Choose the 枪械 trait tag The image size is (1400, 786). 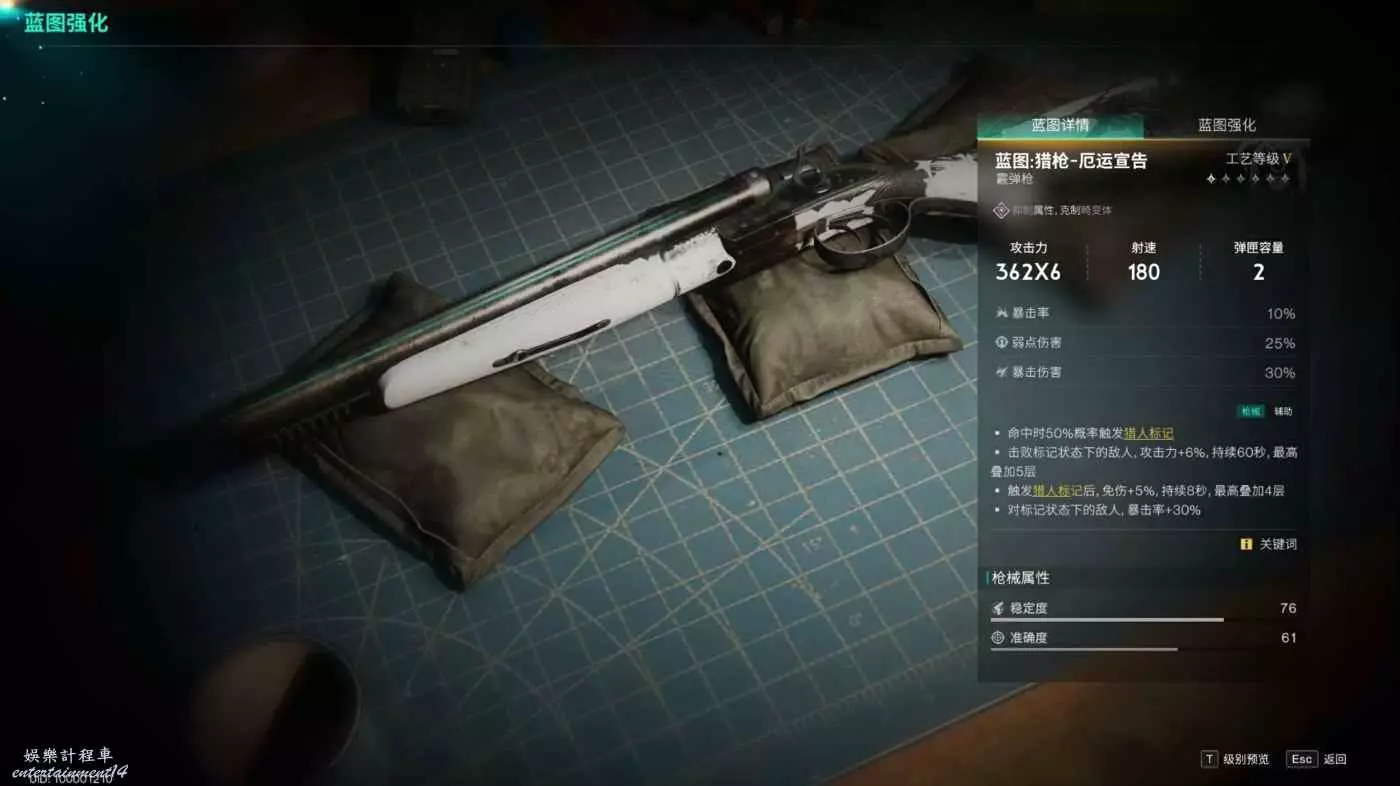coord(1251,411)
